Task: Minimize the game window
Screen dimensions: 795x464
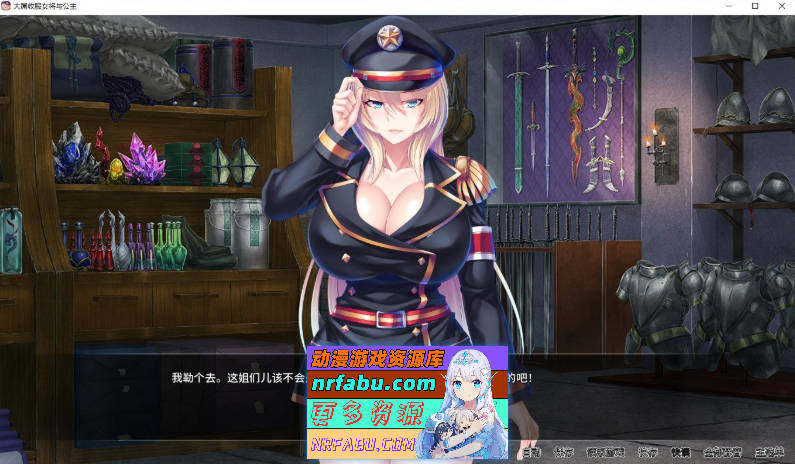Action: point(726,6)
